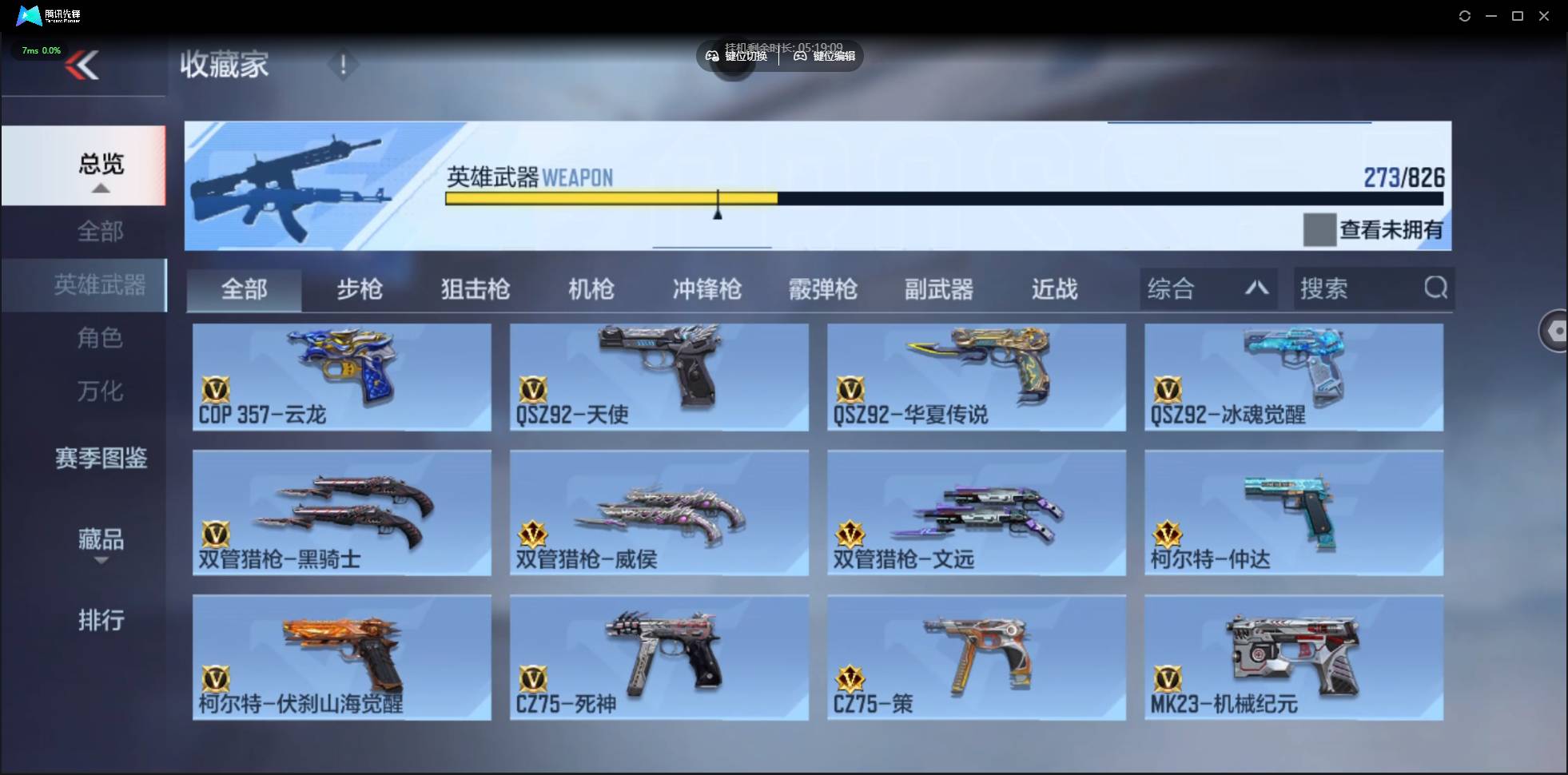Open search with the magnifier icon
Image resolution: width=1568 pixels, height=775 pixels.
tap(1436, 288)
